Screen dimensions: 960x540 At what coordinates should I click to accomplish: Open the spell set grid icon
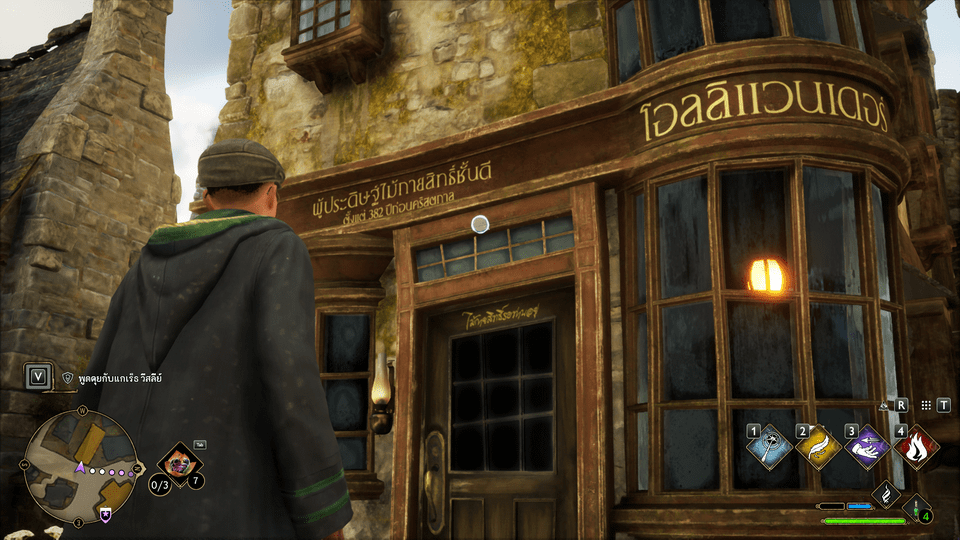(x=927, y=405)
